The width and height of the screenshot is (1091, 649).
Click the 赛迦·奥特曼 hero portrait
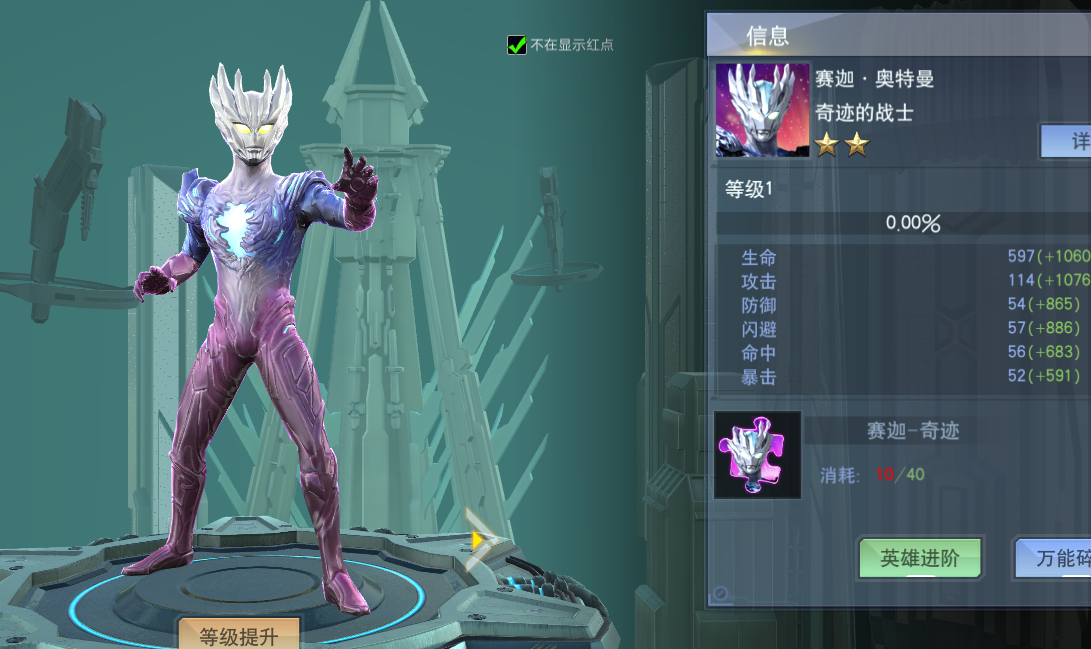(x=762, y=110)
